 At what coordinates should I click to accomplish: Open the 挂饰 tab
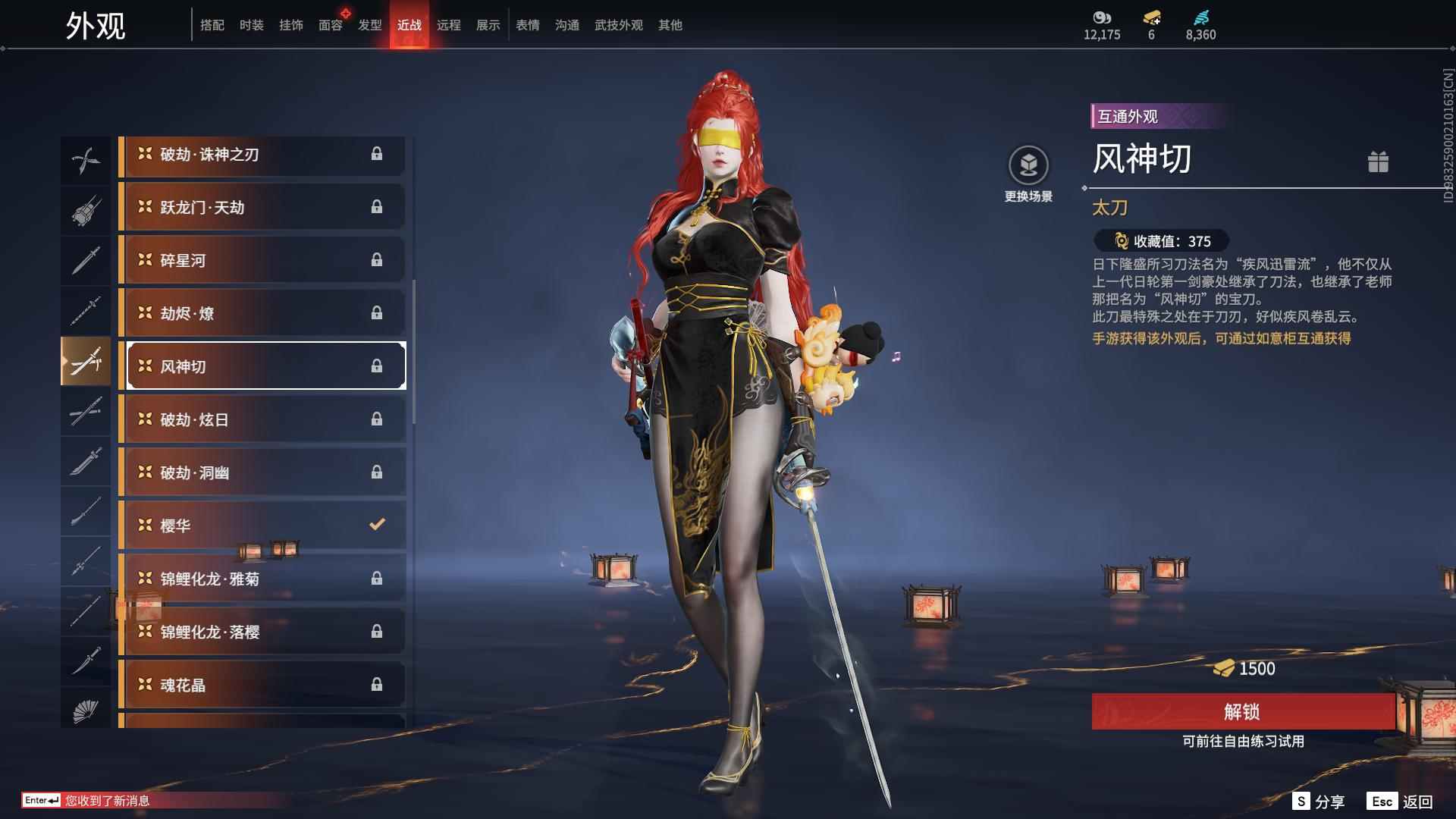click(290, 25)
